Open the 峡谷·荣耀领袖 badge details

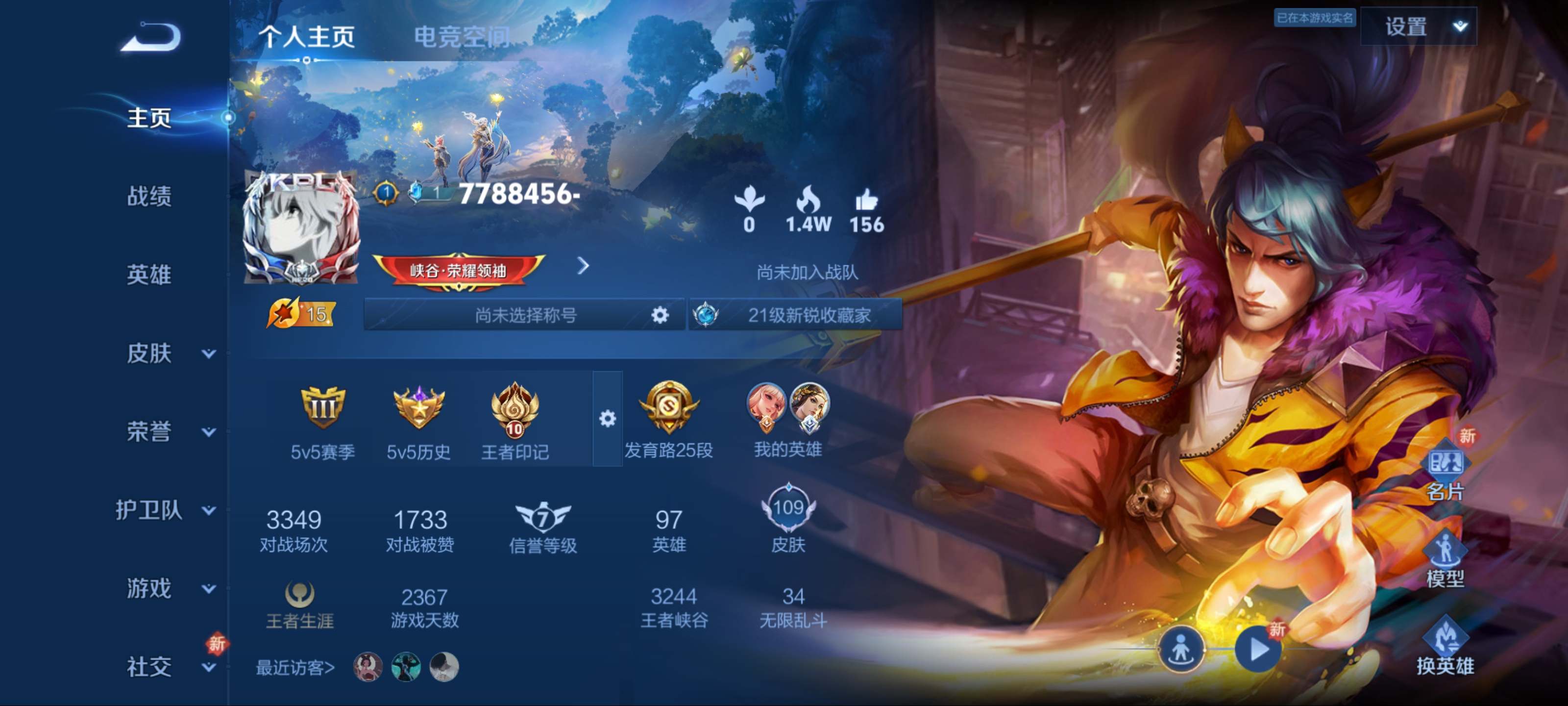[x=458, y=269]
